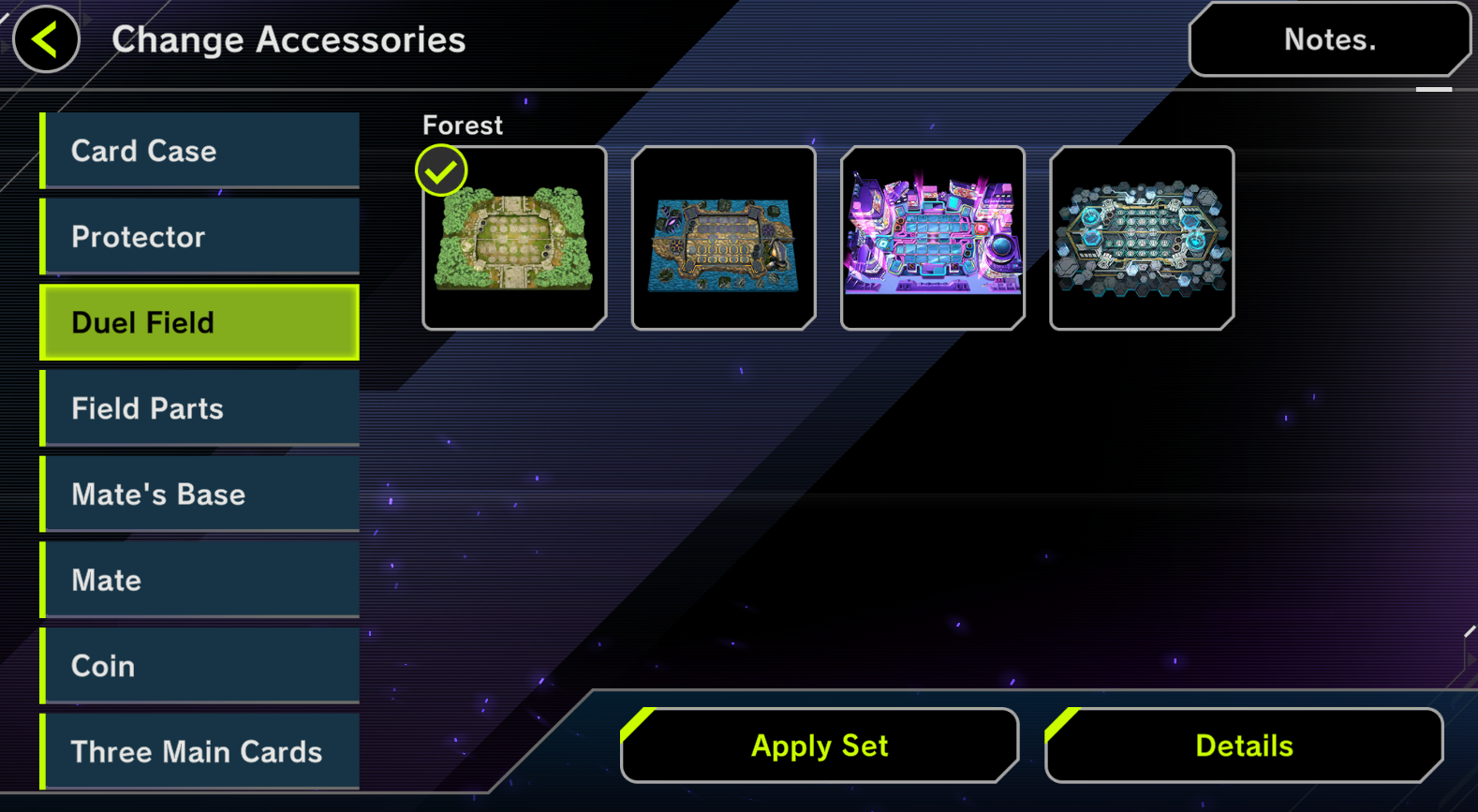
Task: Switch to the Card Case category
Action: pos(200,151)
